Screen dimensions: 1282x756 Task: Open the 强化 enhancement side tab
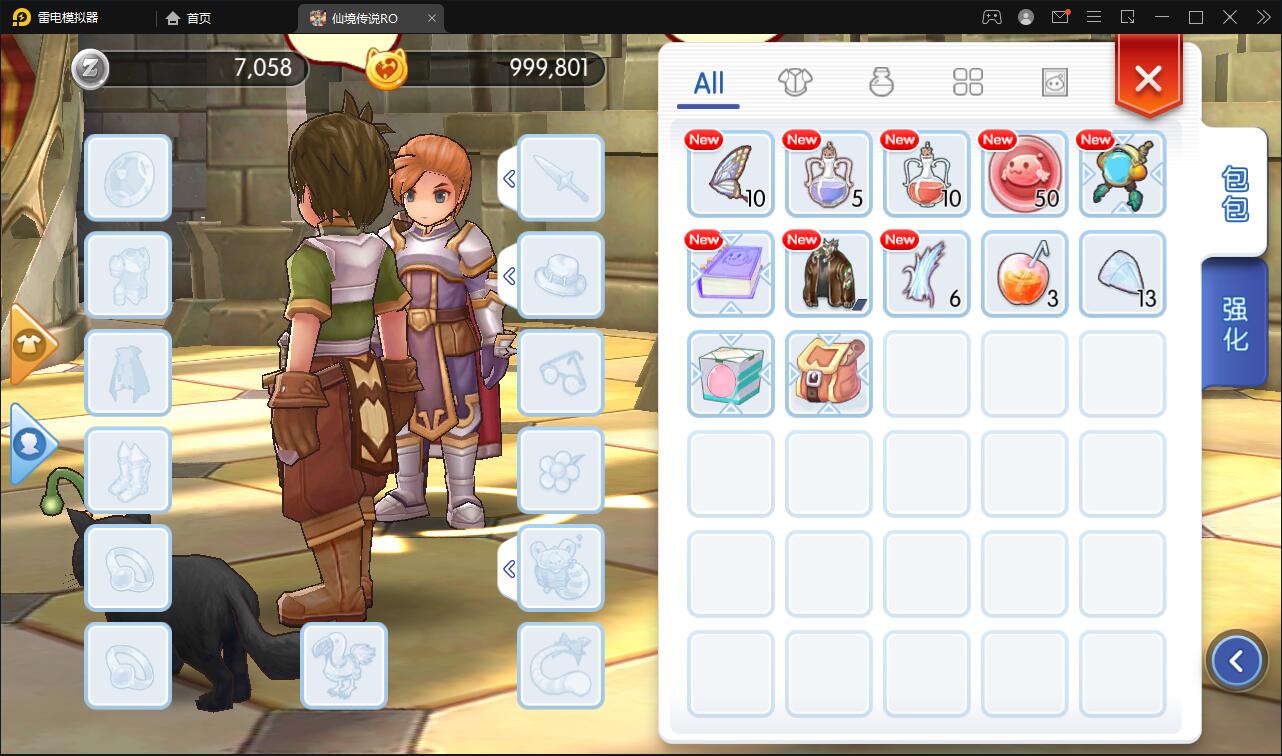click(x=1235, y=322)
